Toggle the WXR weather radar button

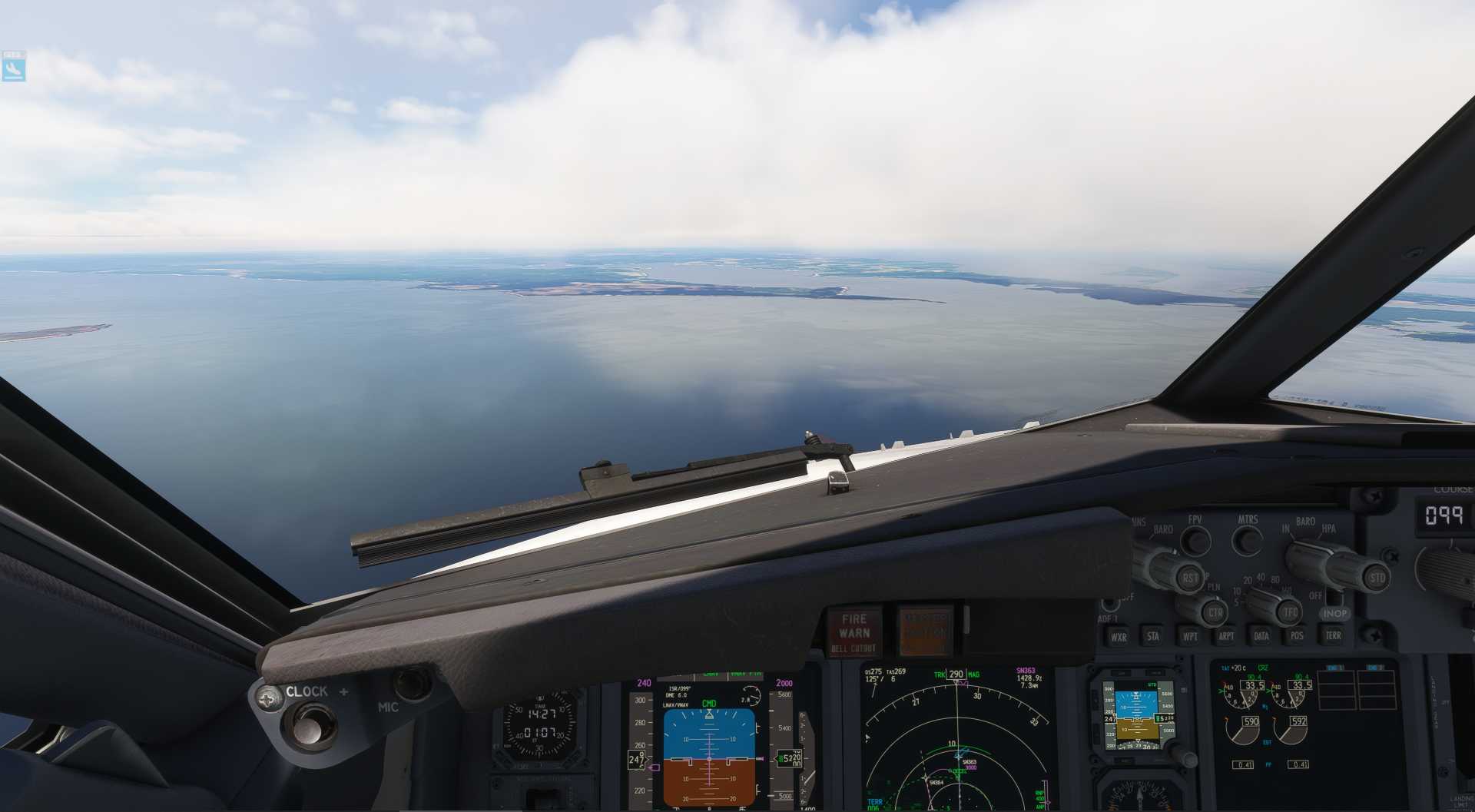click(1118, 637)
